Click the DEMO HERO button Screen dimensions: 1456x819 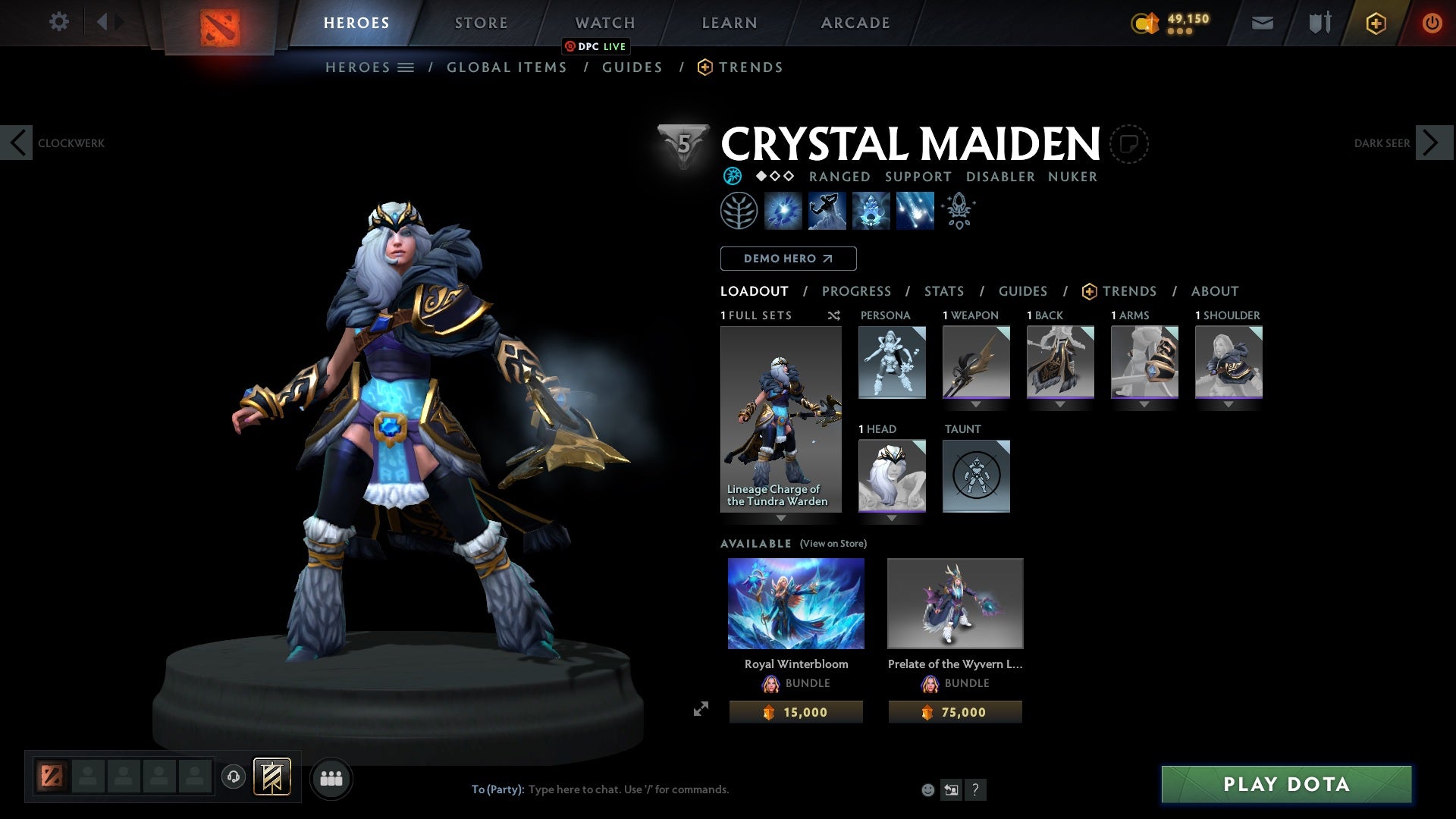[787, 259]
